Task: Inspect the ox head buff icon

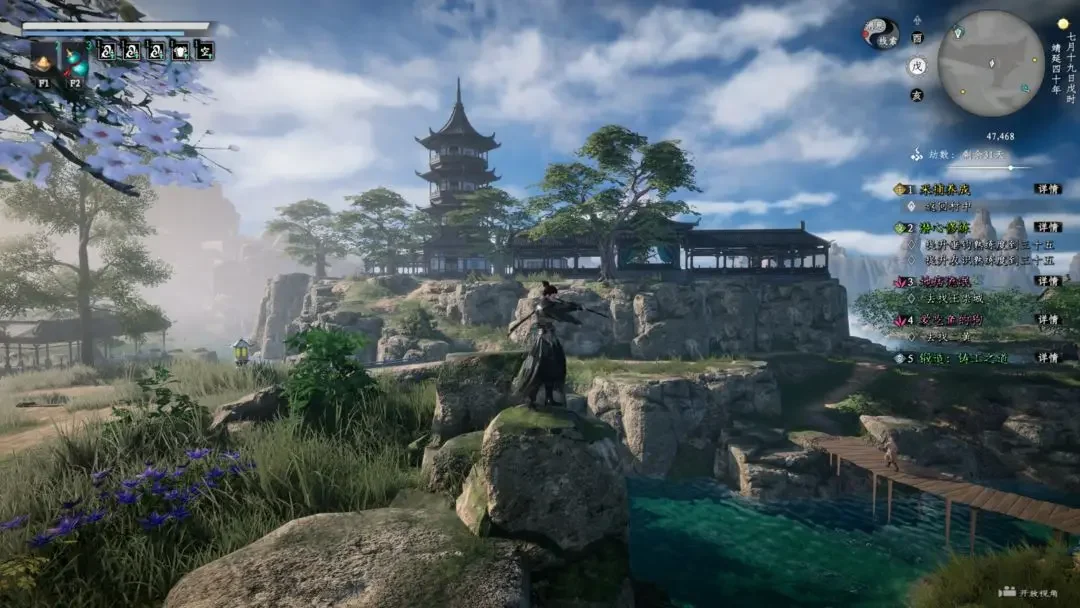Action: pyautogui.click(x=181, y=50)
